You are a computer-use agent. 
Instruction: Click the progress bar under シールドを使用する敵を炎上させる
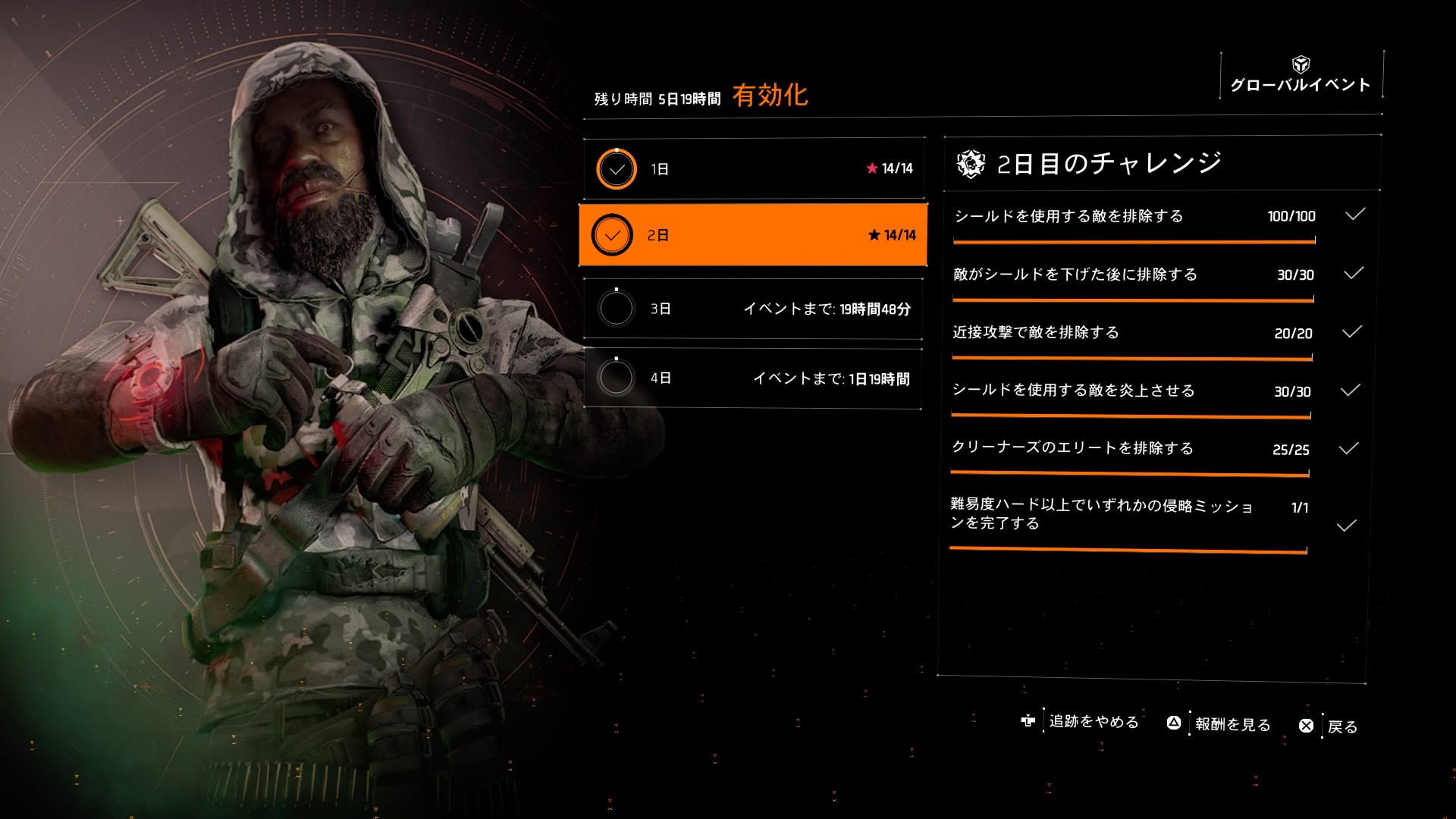1130,414
